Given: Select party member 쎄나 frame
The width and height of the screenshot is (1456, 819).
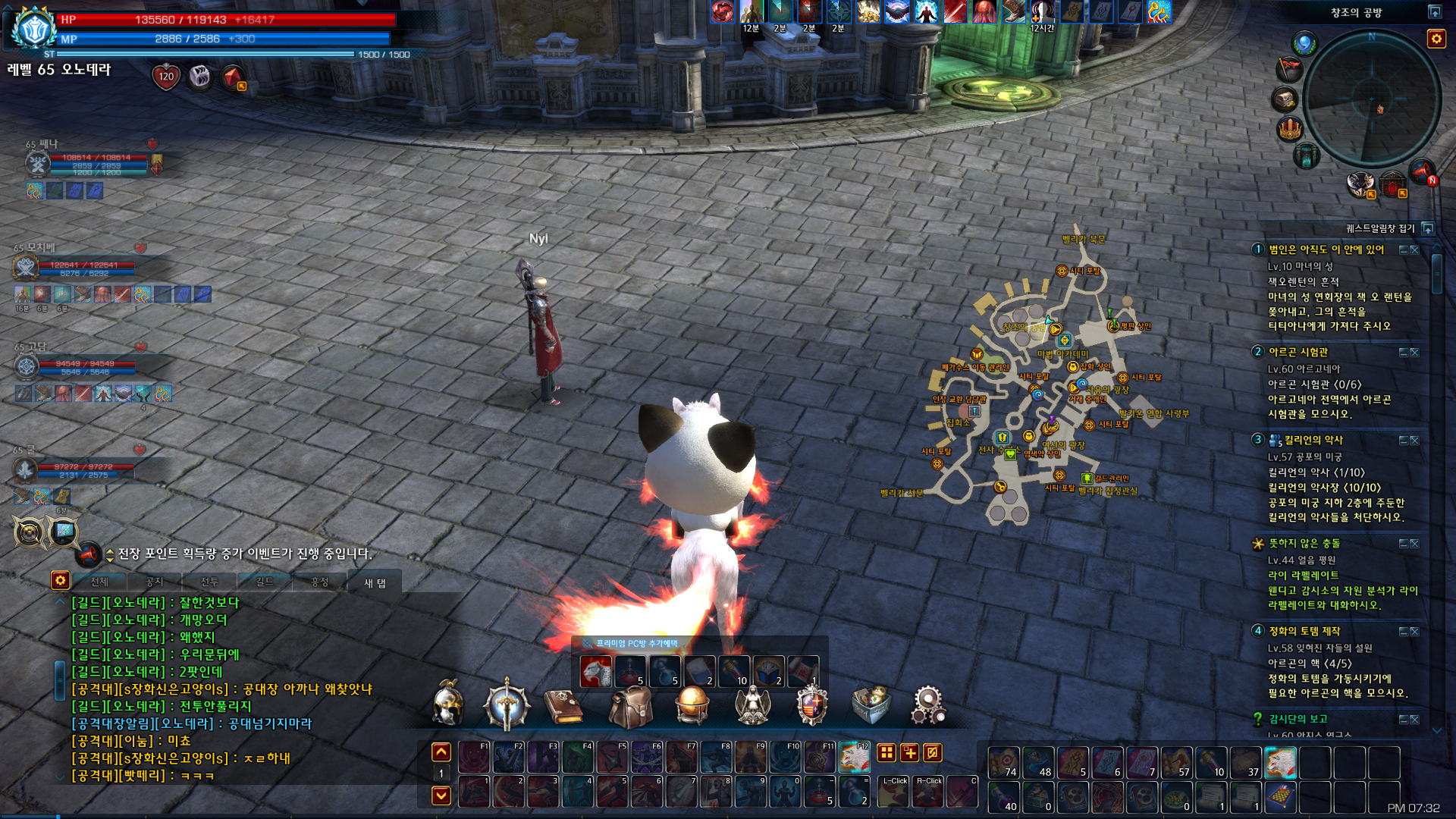Looking at the screenshot, I should pyautogui.click(x=83, y=163).
